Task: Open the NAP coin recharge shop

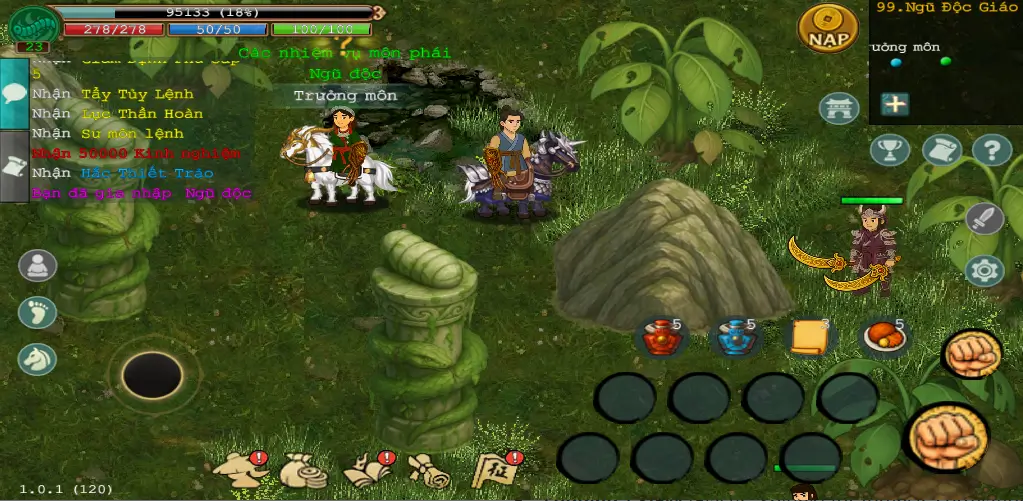Action: coord(827,30)
